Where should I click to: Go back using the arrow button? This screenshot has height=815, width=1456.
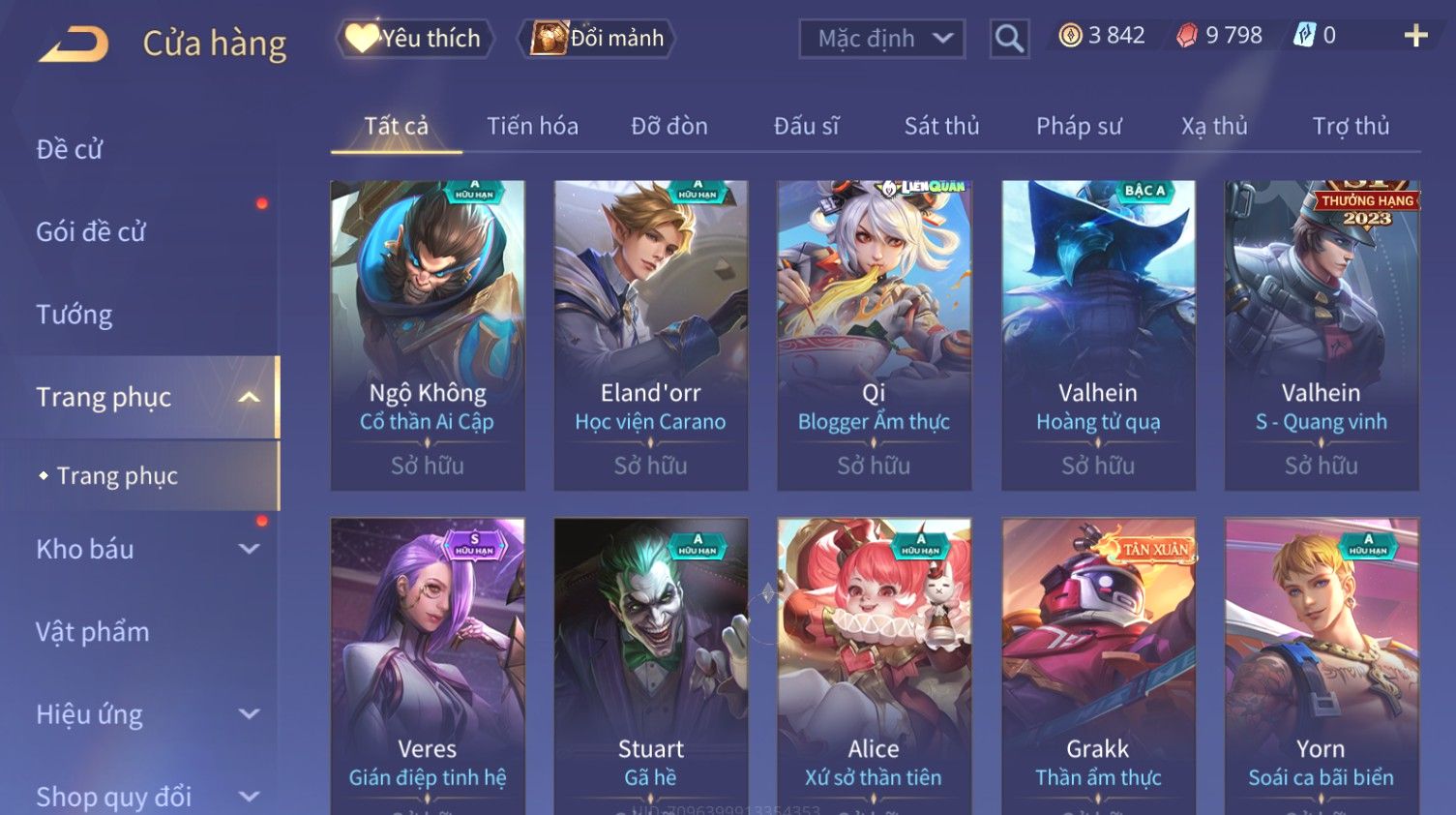(74, 44)
